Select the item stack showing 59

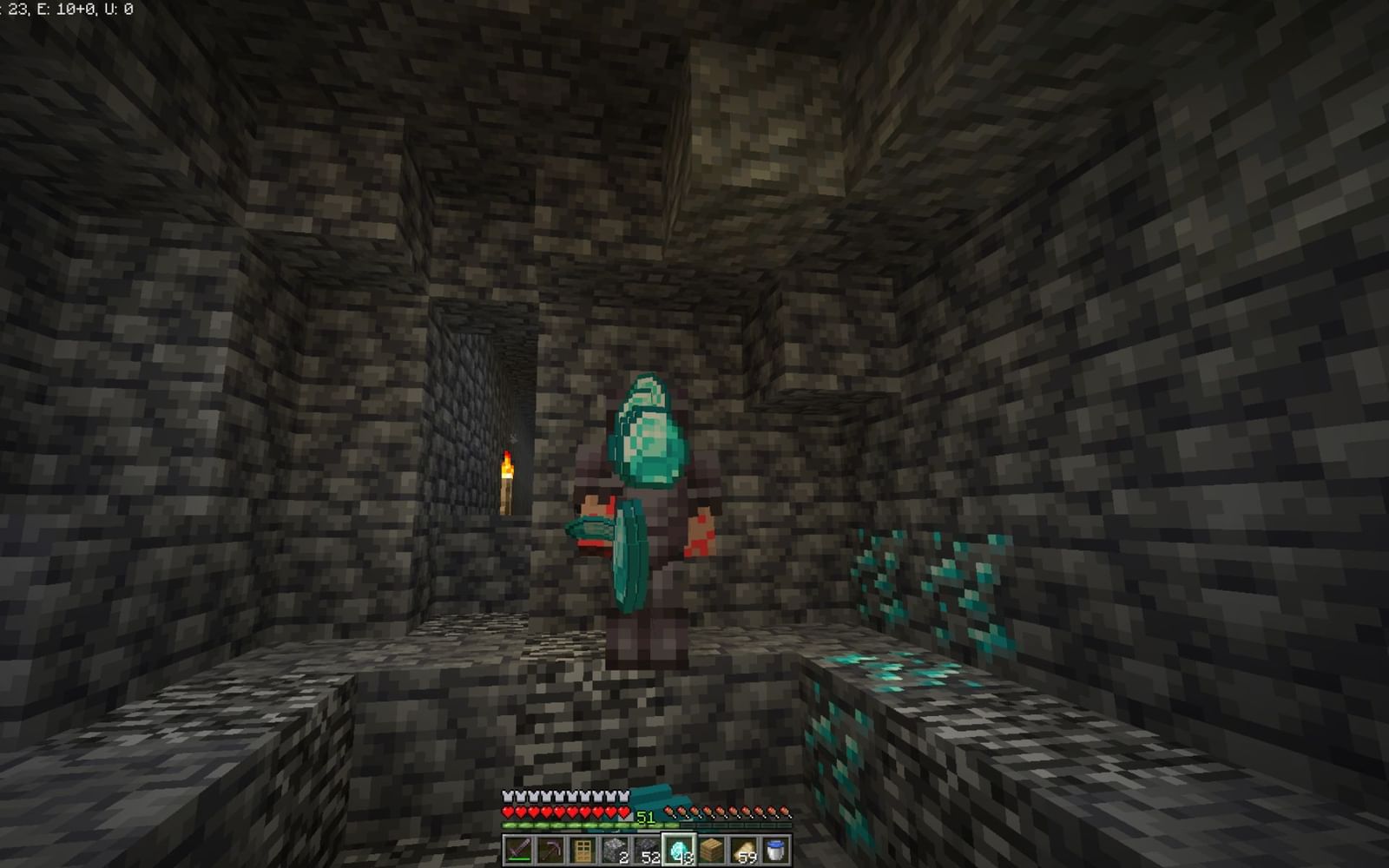coord(747,849)
